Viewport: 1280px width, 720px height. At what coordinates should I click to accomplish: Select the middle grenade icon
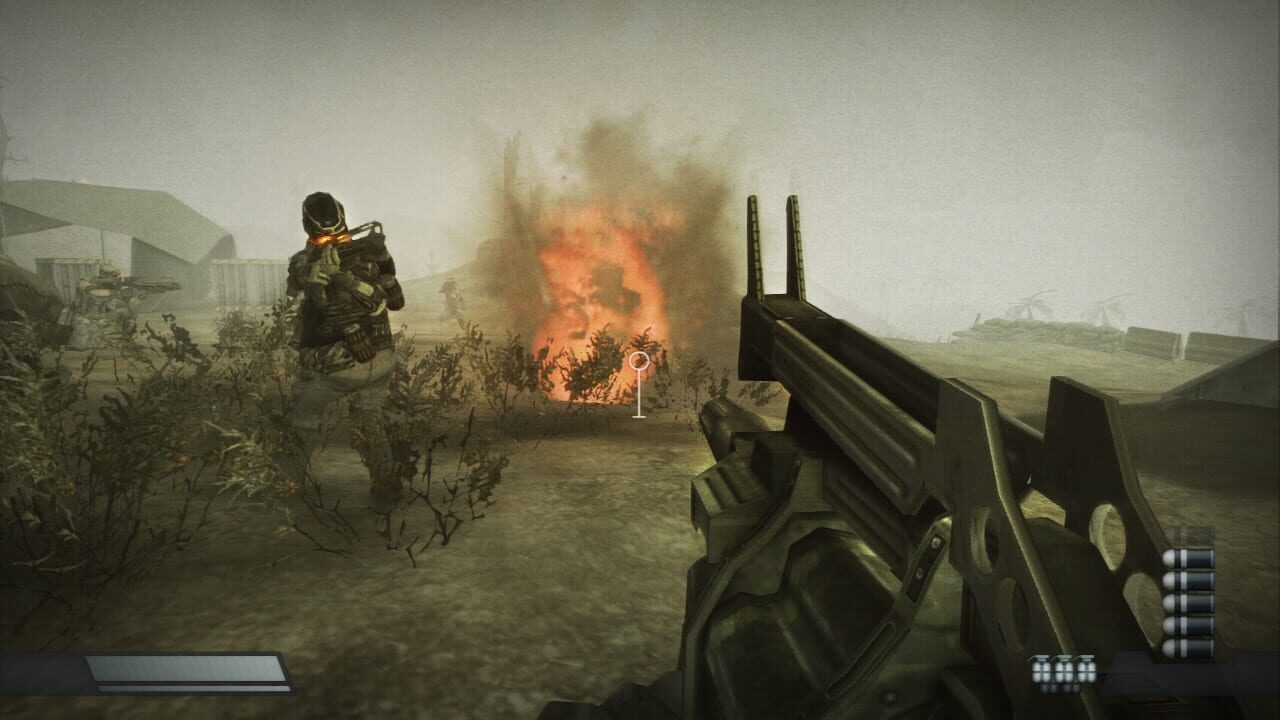tap(1063, 667)
